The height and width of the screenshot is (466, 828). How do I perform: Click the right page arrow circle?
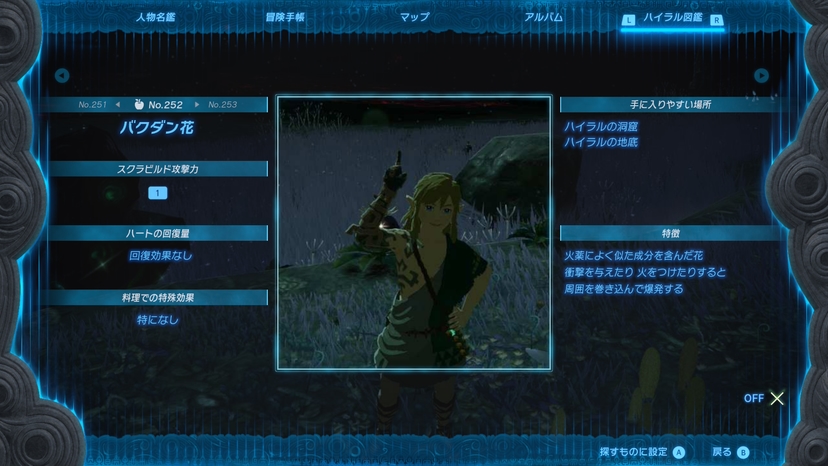(762, 75)
